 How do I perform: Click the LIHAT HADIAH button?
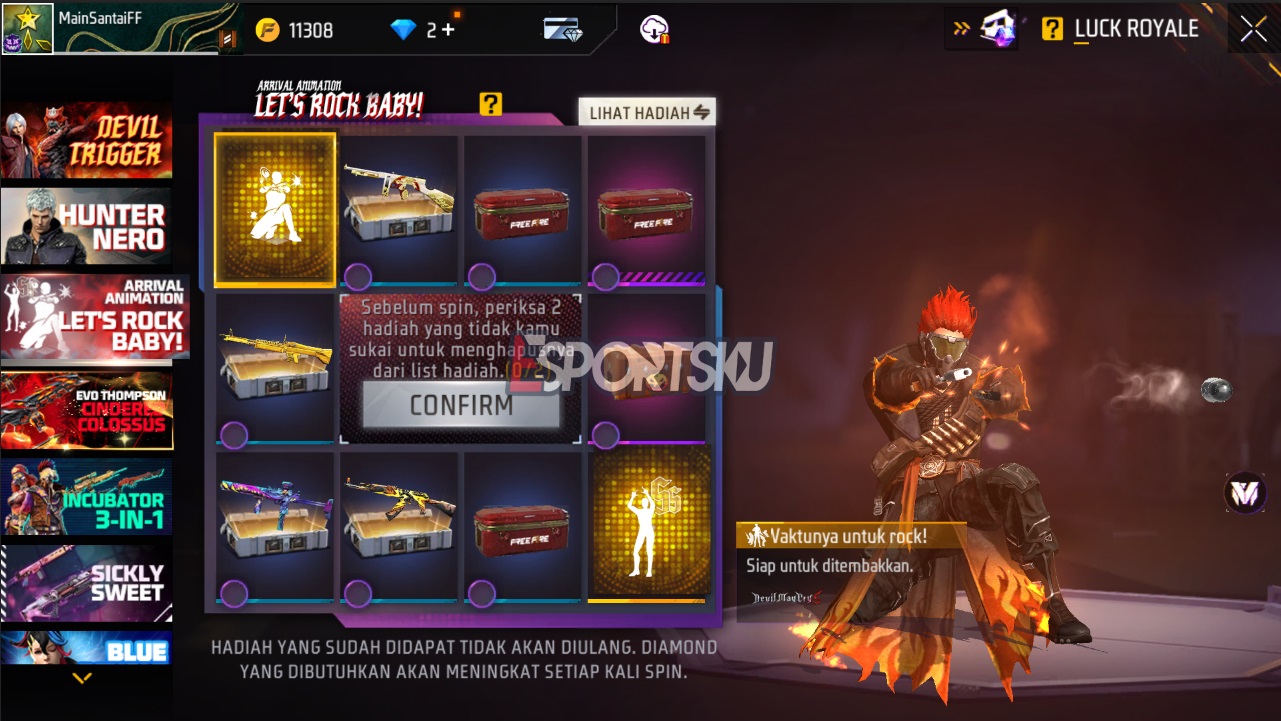(x=646, y=111)
